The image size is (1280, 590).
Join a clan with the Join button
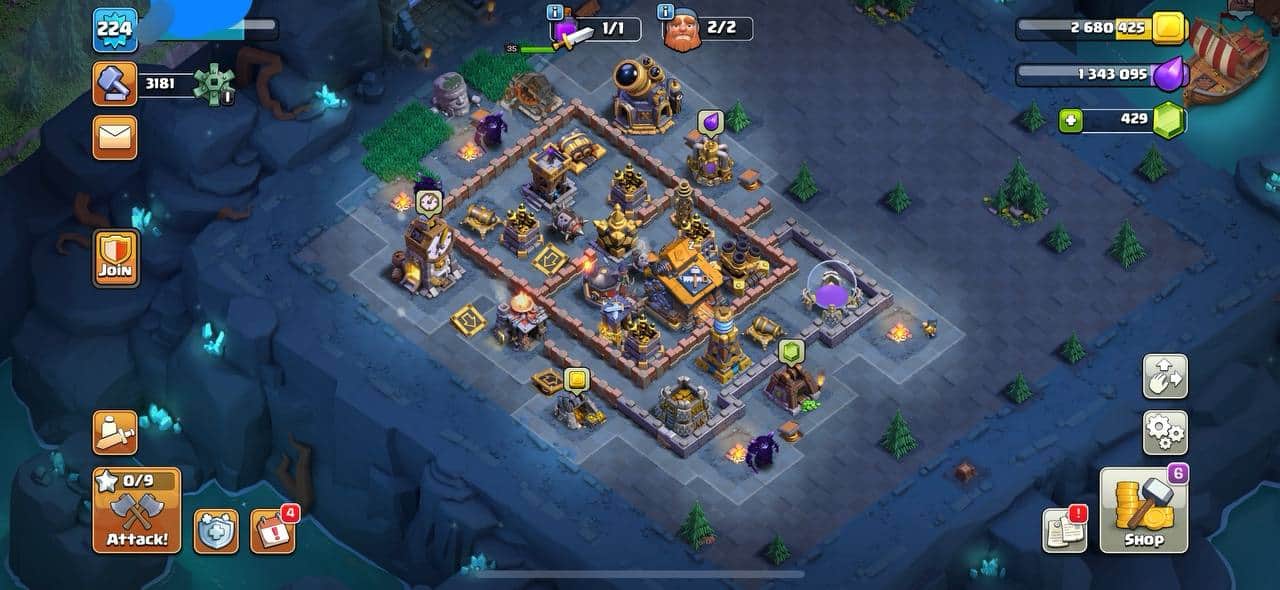click(116, 258)
